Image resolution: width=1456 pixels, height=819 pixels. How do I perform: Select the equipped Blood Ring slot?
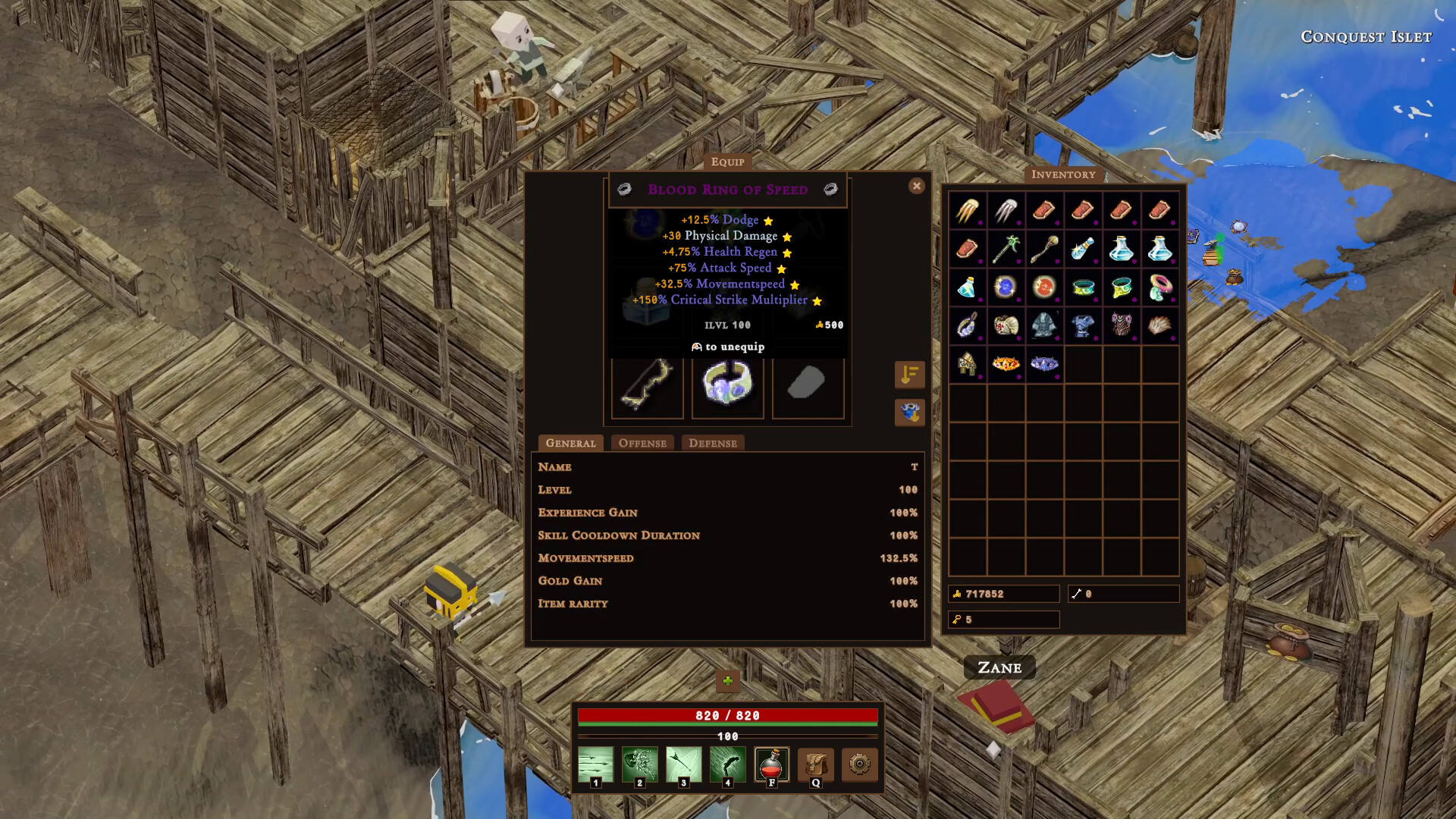pyautogui.click(x=727, y=383)
